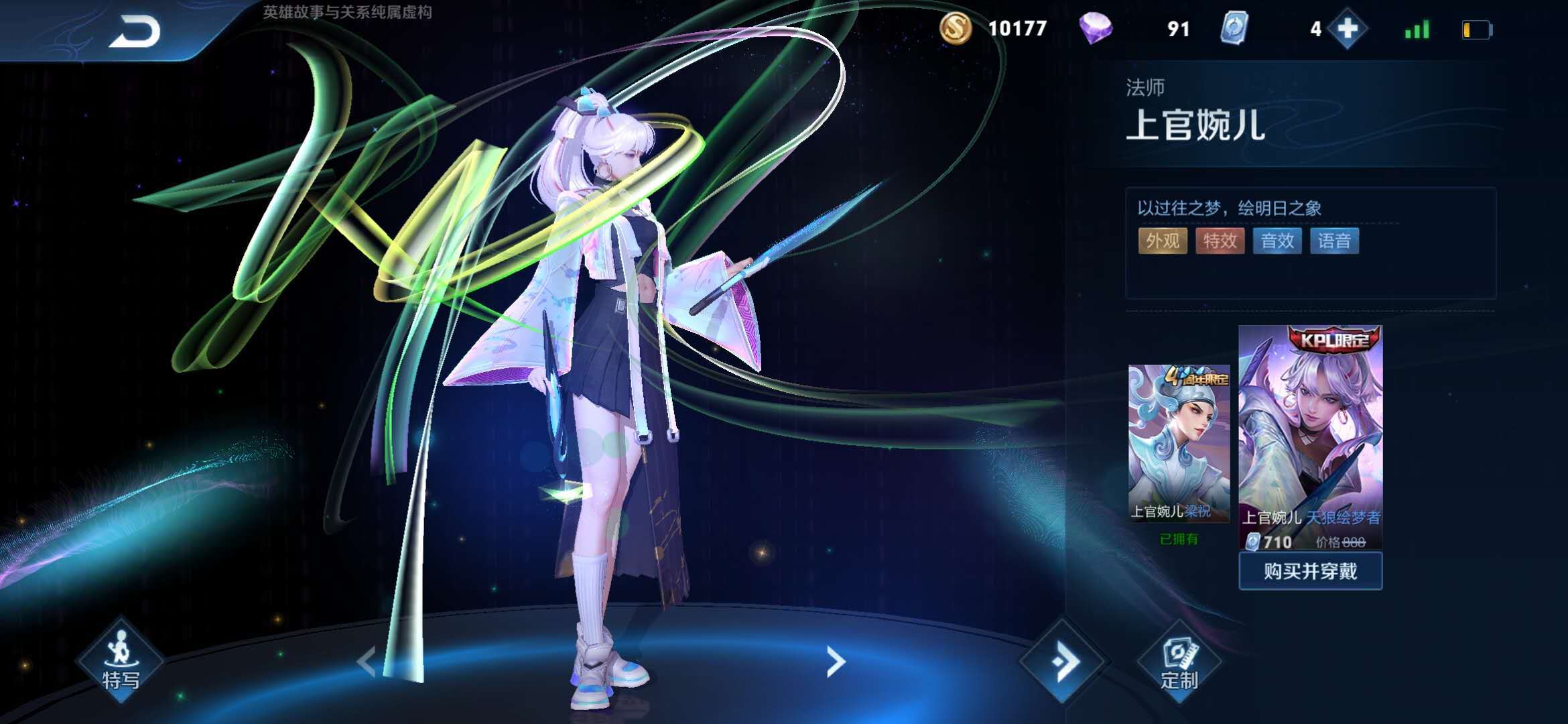The width and height of the screenshot is (1568, 724).
Task: Show the previous hero with left arrow
Action: point(367,662)
